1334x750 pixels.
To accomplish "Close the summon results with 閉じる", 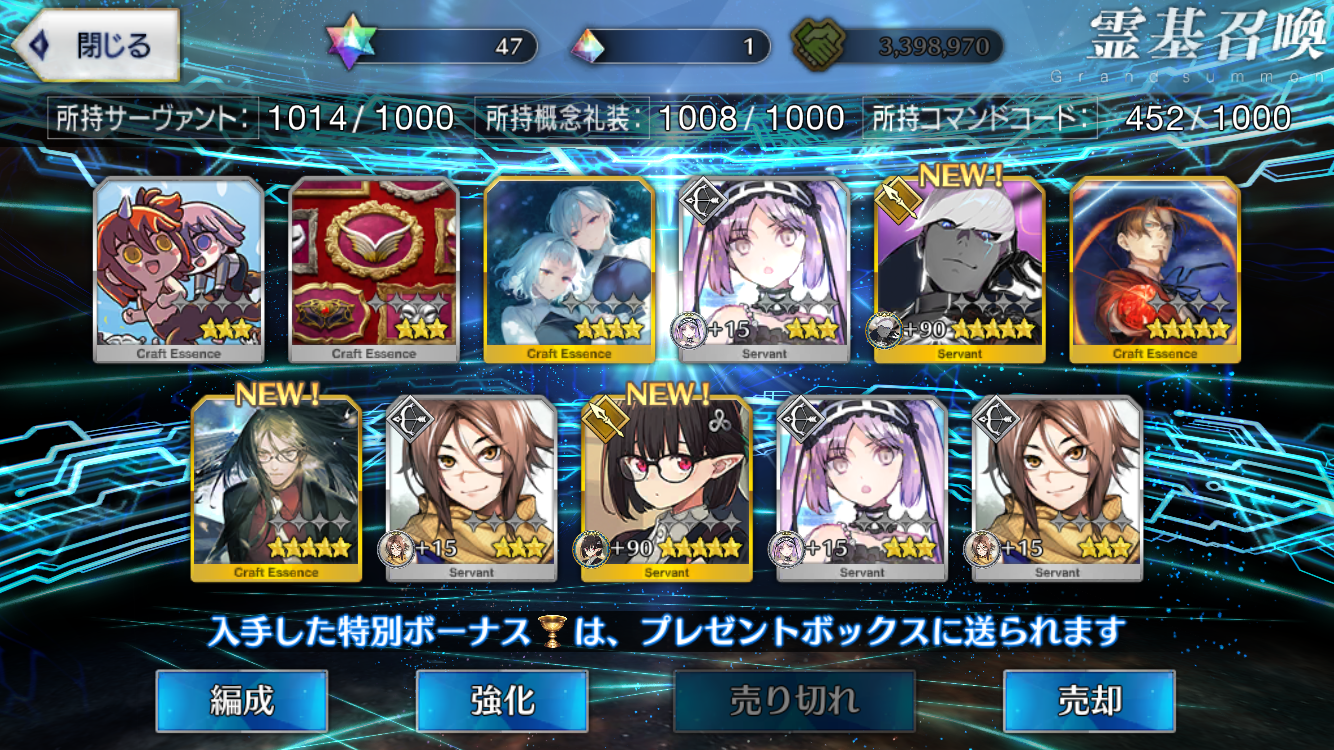I will click(x=96, y=45).
